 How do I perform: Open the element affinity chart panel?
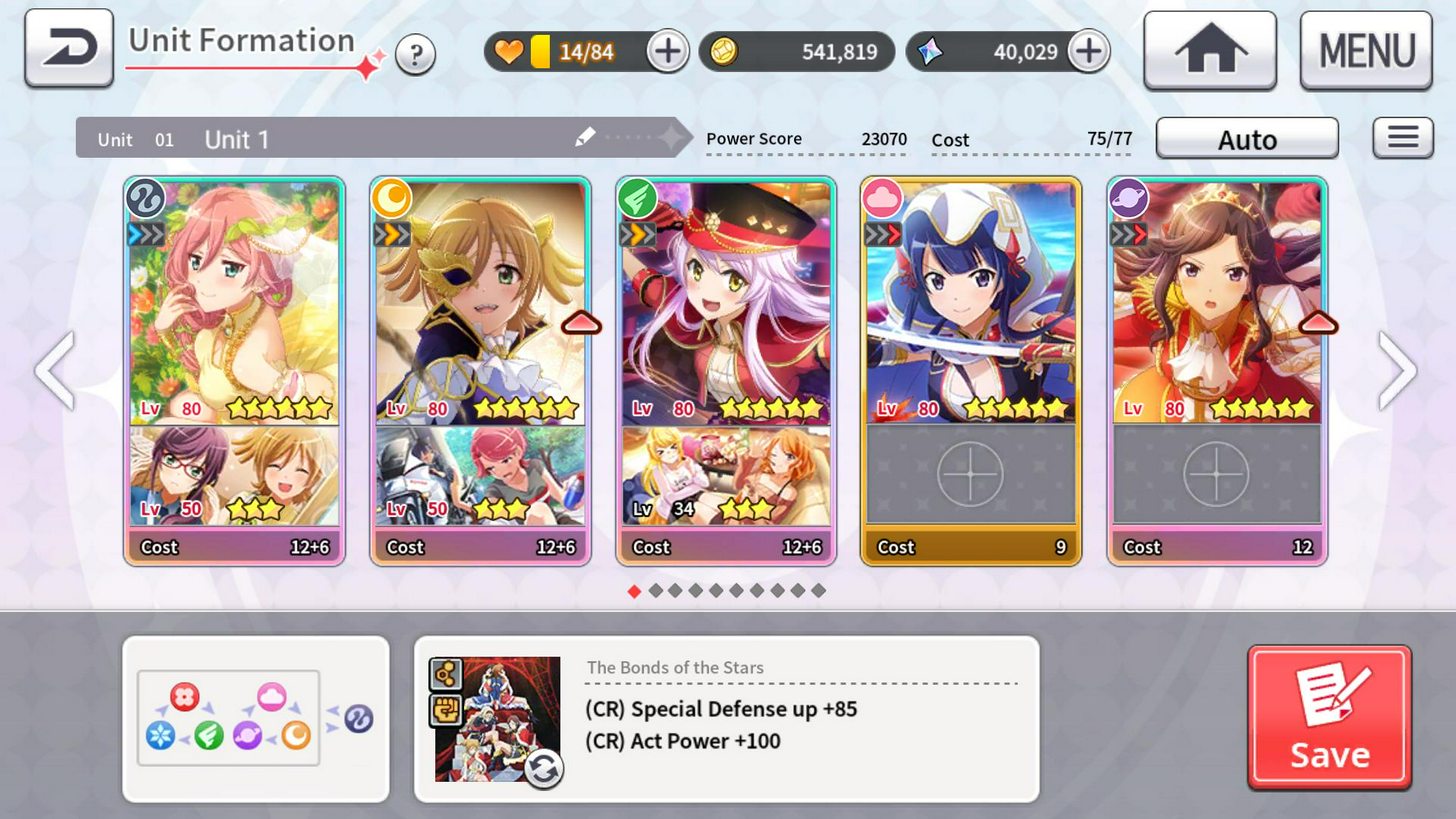pyautogui.click(x=255, y=718)
